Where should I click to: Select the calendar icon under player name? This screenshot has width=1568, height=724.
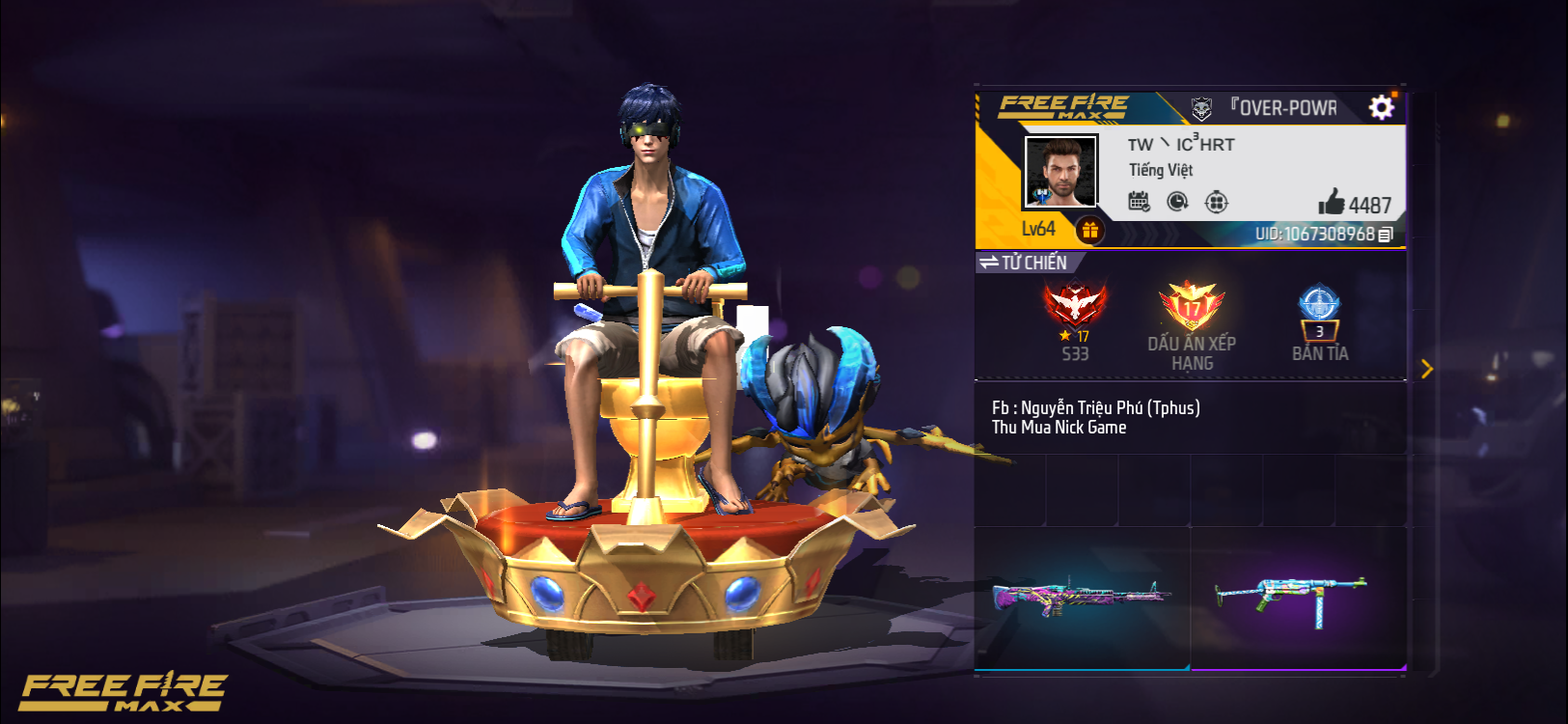pos(1139,200)
